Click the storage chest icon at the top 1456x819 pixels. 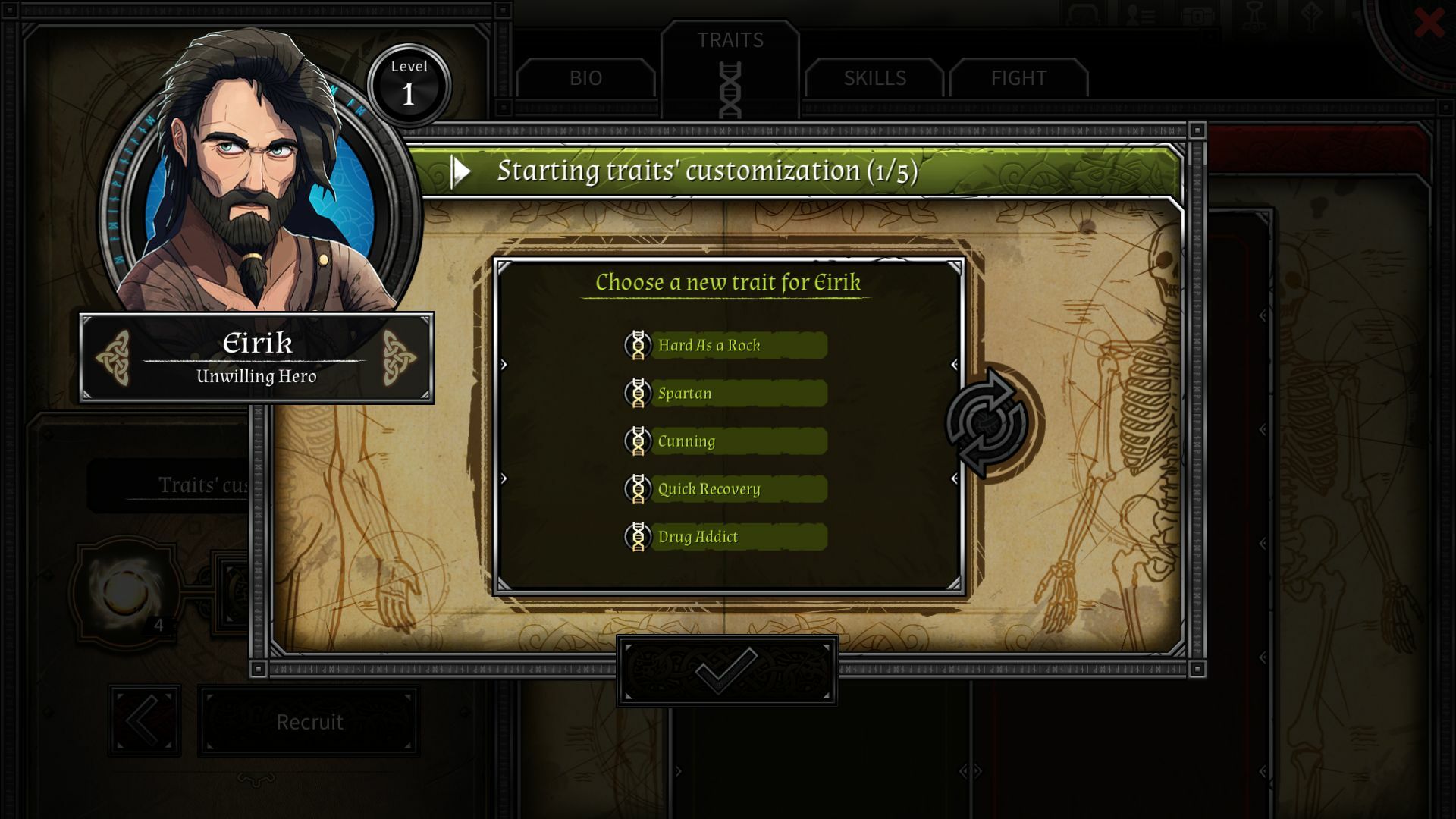click(1197, 15)
